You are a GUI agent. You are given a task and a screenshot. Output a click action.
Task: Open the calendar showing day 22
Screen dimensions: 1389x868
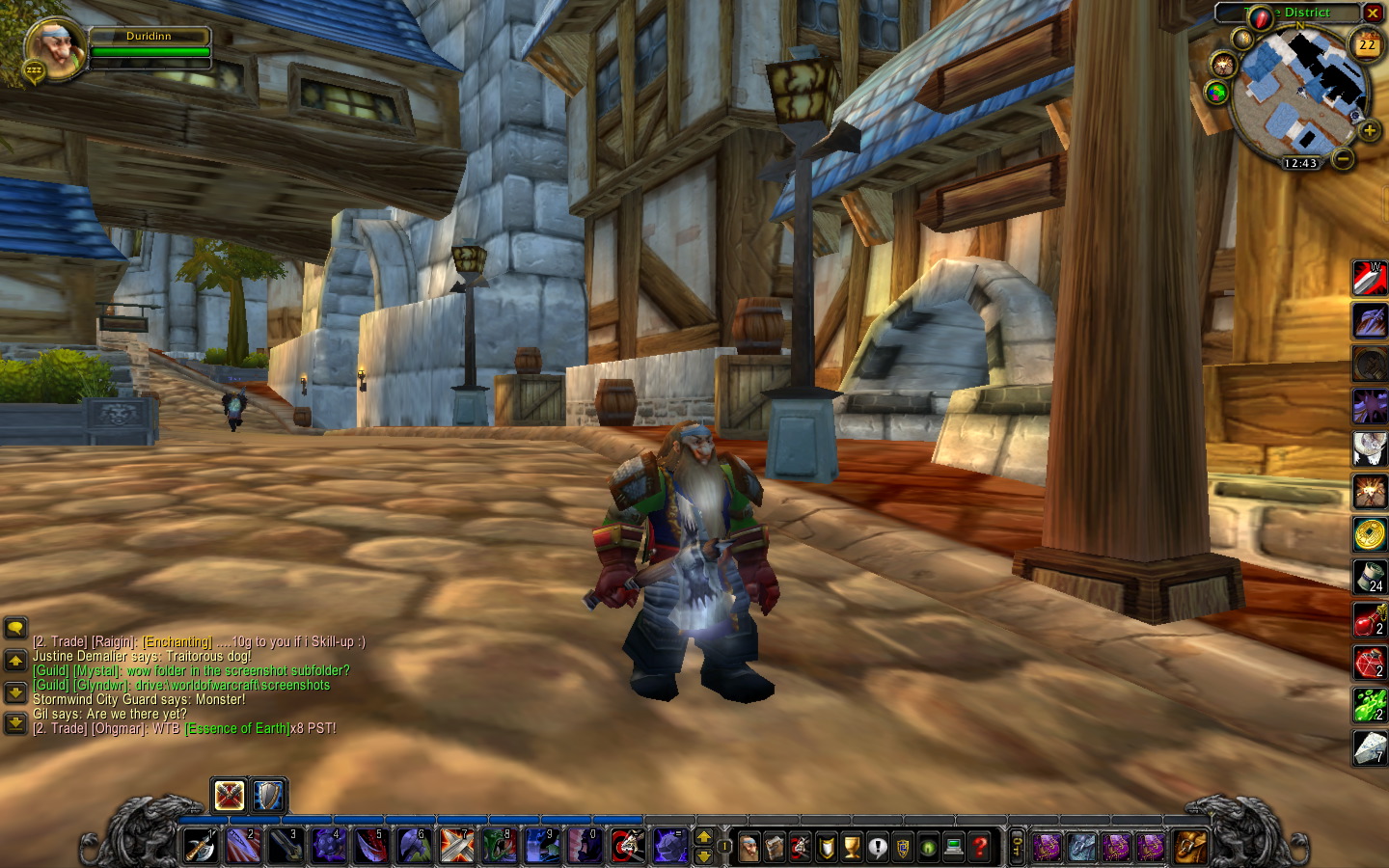point(1367,45)
